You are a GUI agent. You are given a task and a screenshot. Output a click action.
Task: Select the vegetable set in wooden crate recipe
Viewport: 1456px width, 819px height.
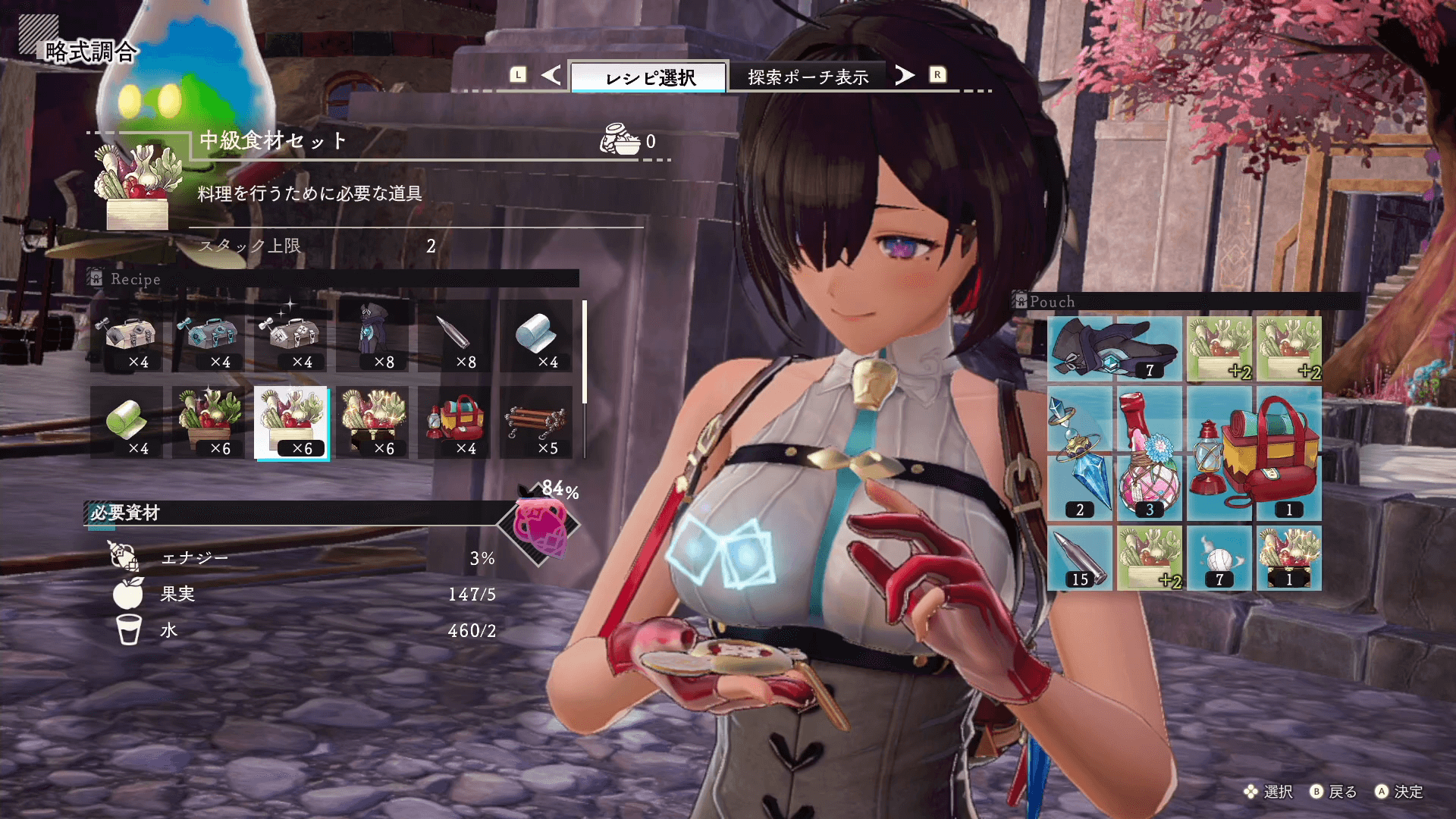click(x=209, y=422)
